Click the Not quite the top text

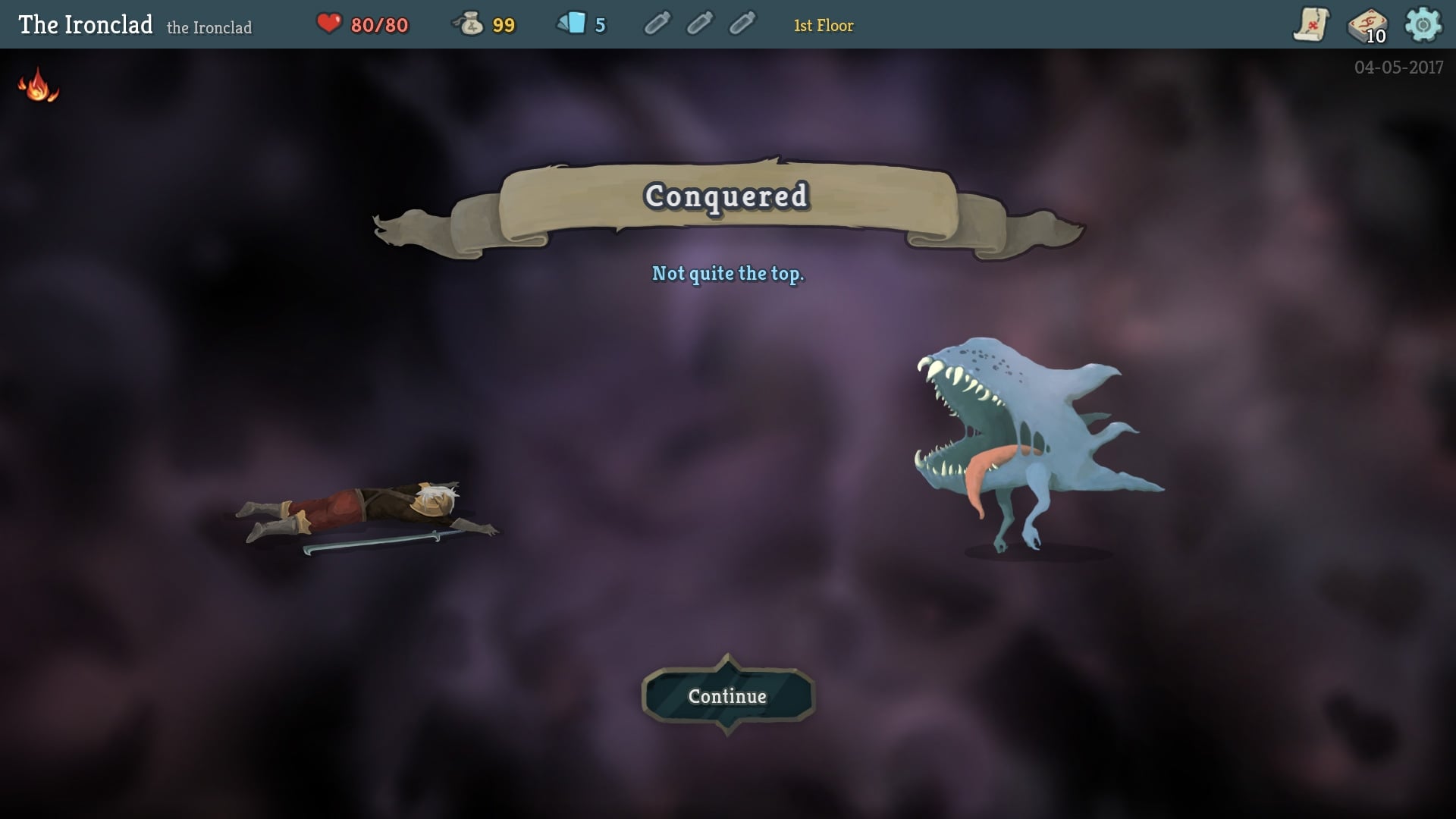728,275
